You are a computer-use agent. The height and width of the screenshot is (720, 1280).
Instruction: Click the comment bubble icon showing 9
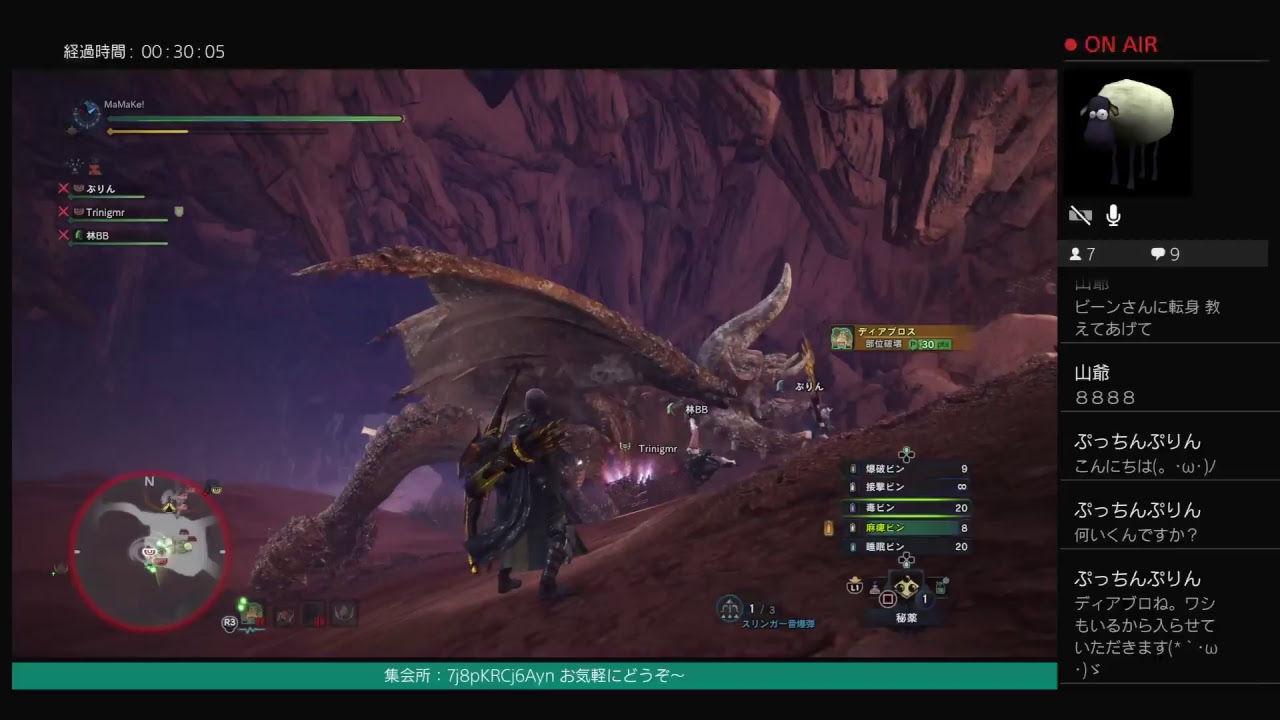(1157, 254)
